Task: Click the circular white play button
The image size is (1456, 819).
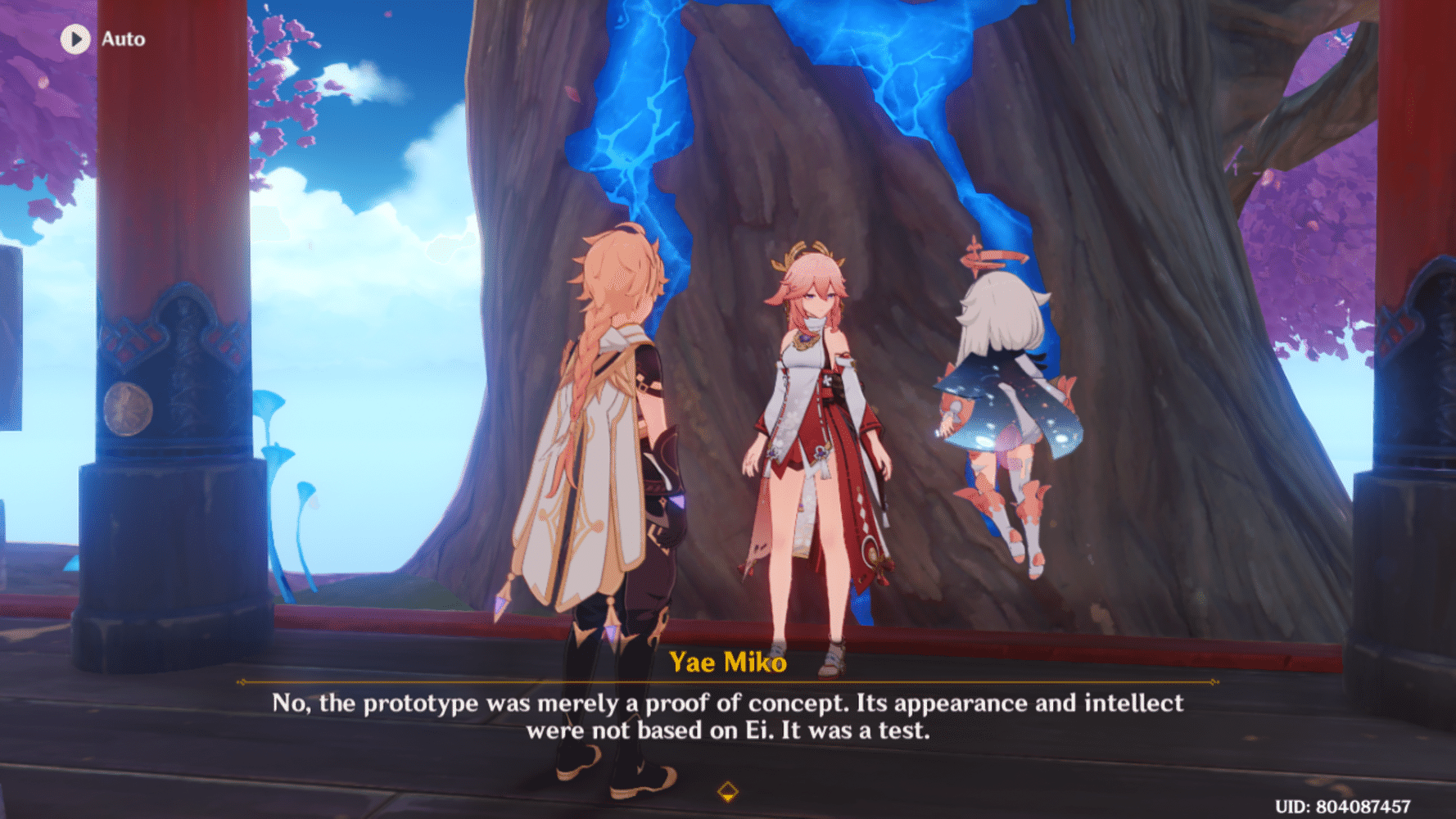Action: [75, 38]
